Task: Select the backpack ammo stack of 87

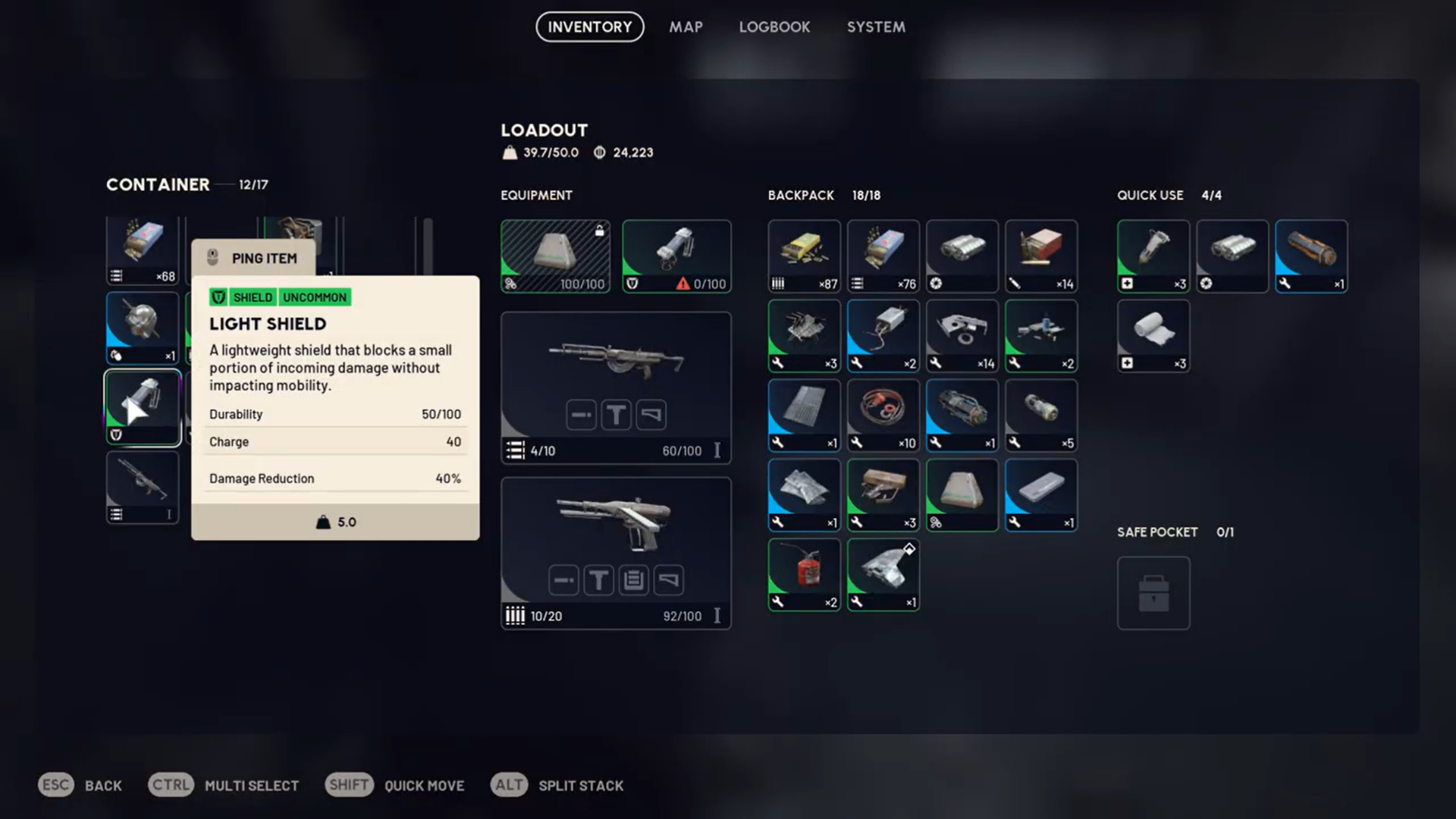Action: (x=804, y=256)
